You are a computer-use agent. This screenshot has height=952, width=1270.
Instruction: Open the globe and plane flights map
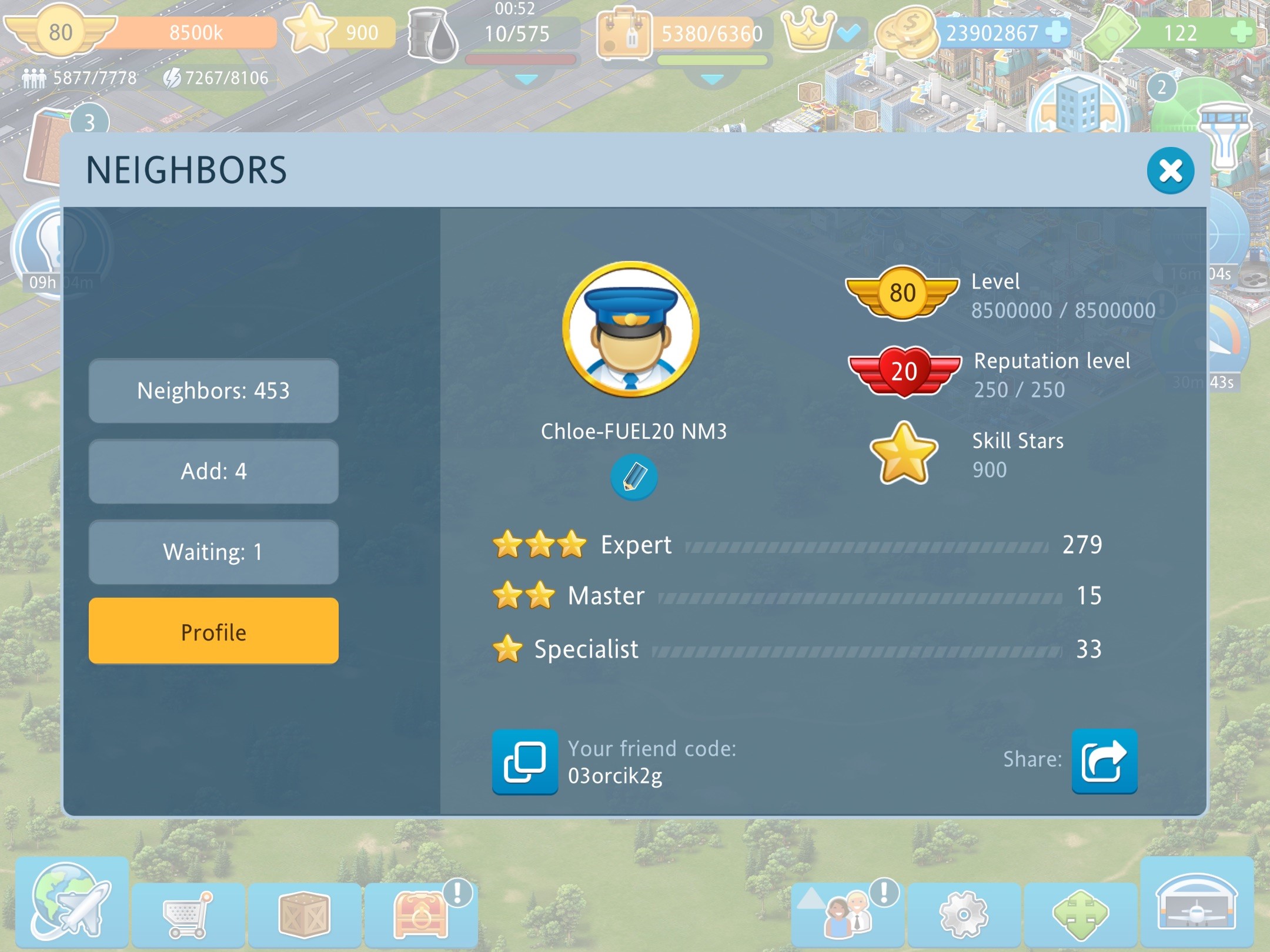(x=72, y=902)
